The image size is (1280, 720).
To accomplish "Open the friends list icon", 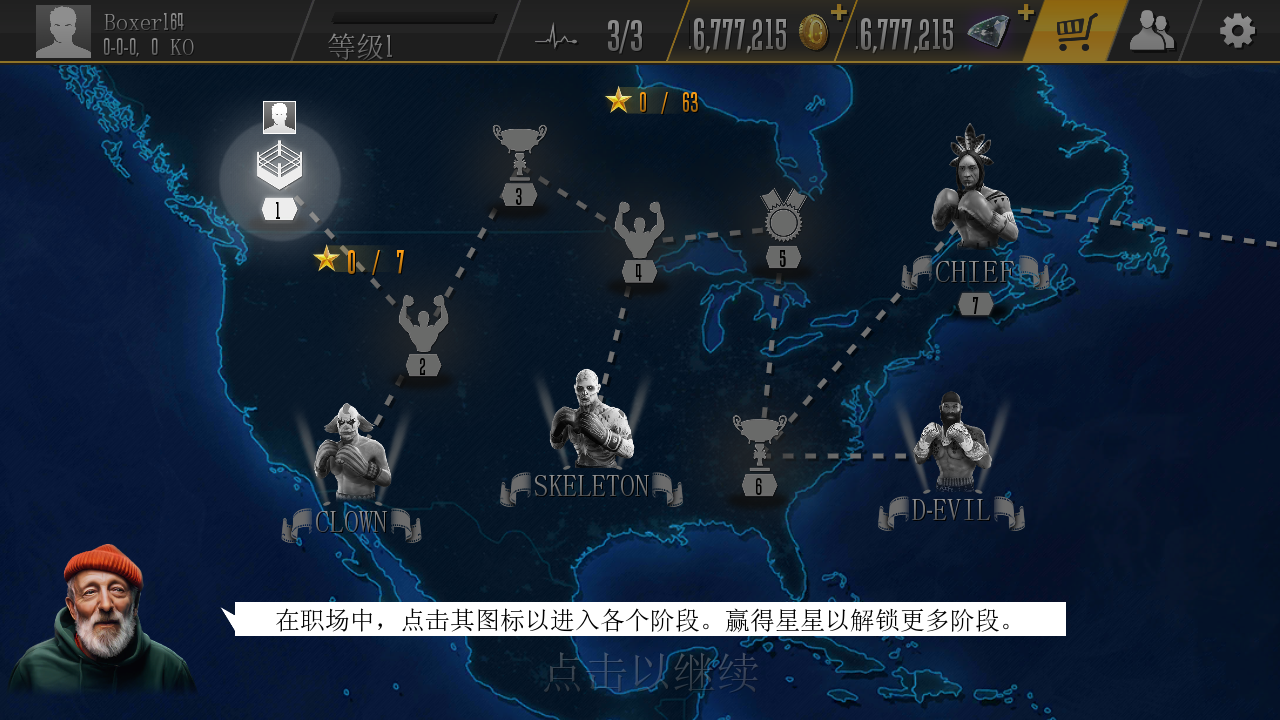I will (x=1152, y=32).
